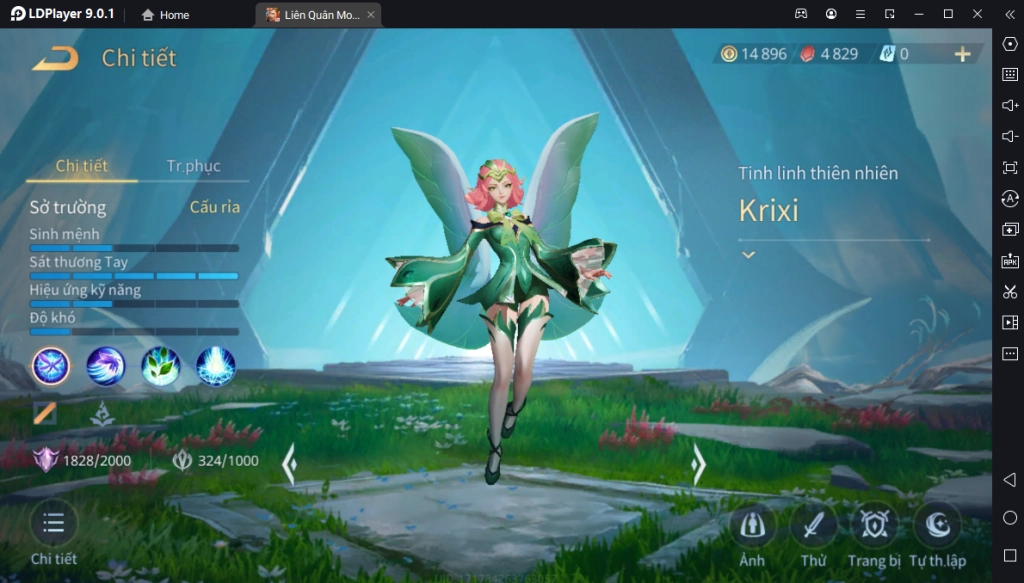
Task: Expand Krixi details with the down chevron
Action: [x=748, y=255]
